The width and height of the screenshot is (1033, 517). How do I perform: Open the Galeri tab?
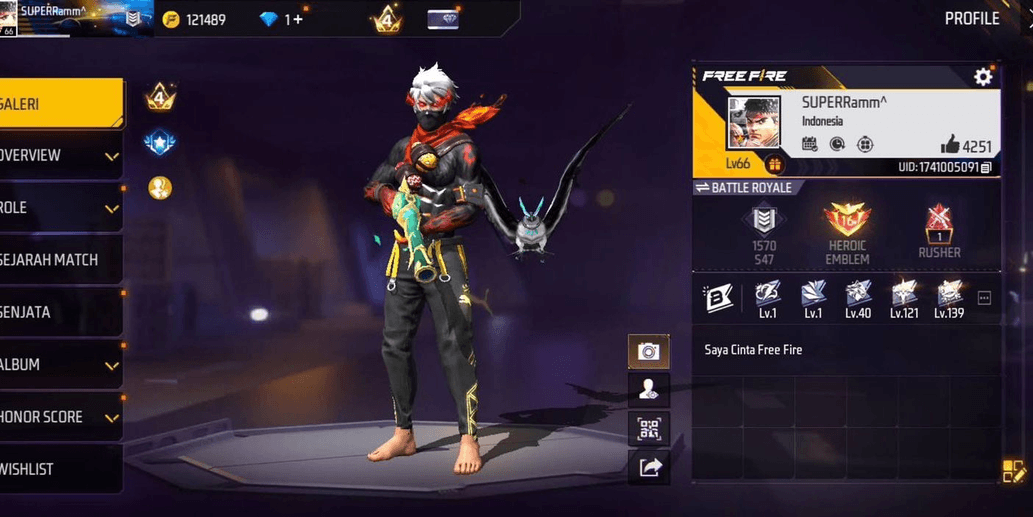[60, 104]
